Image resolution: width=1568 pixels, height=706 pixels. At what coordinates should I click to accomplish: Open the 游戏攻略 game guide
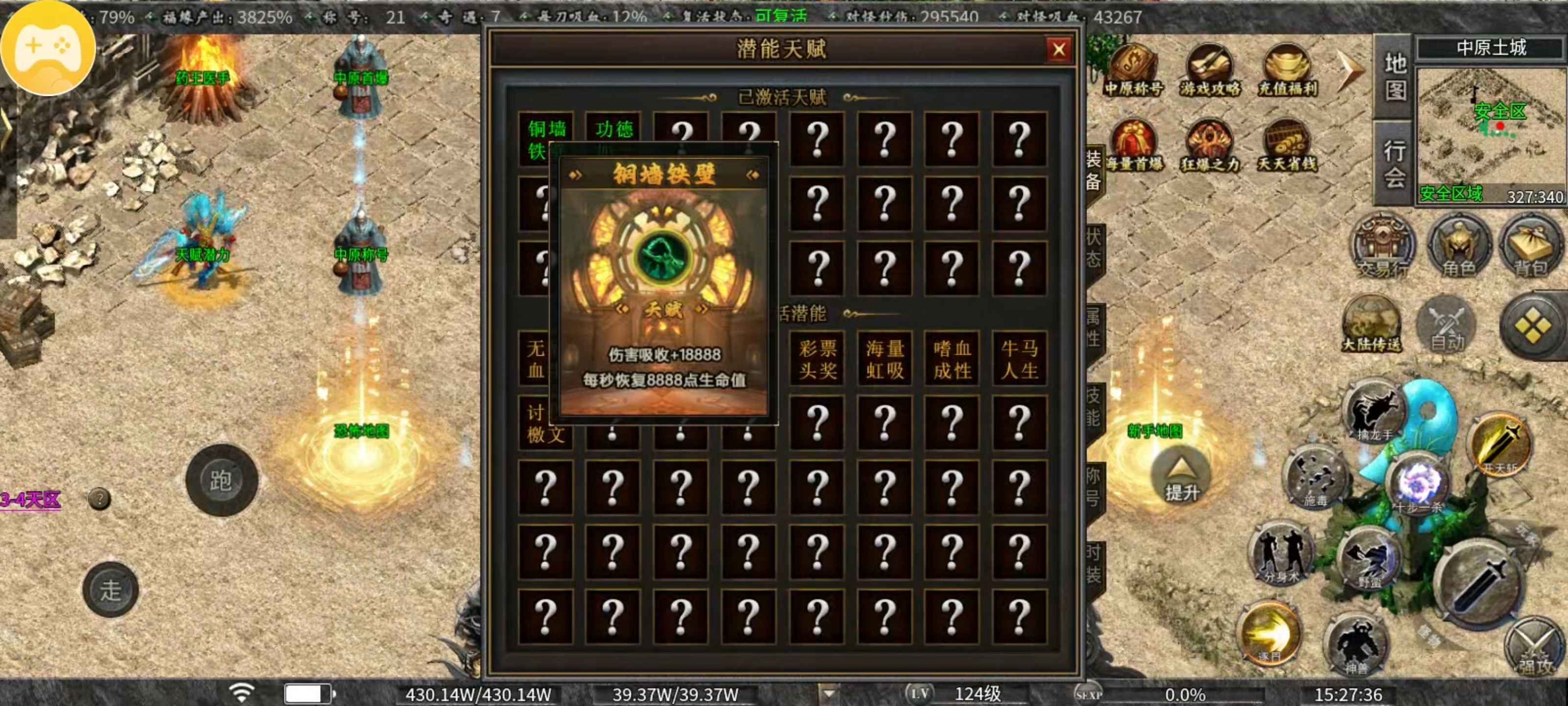tap(1209, 70)
